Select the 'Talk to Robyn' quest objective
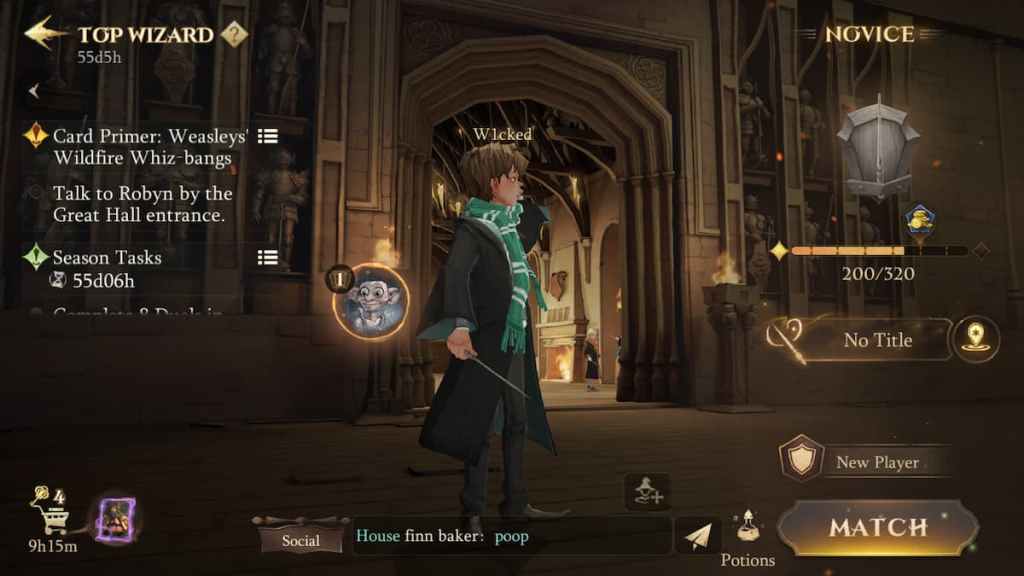This screenshot has width=1024, height=576. [x=142, y=204]
